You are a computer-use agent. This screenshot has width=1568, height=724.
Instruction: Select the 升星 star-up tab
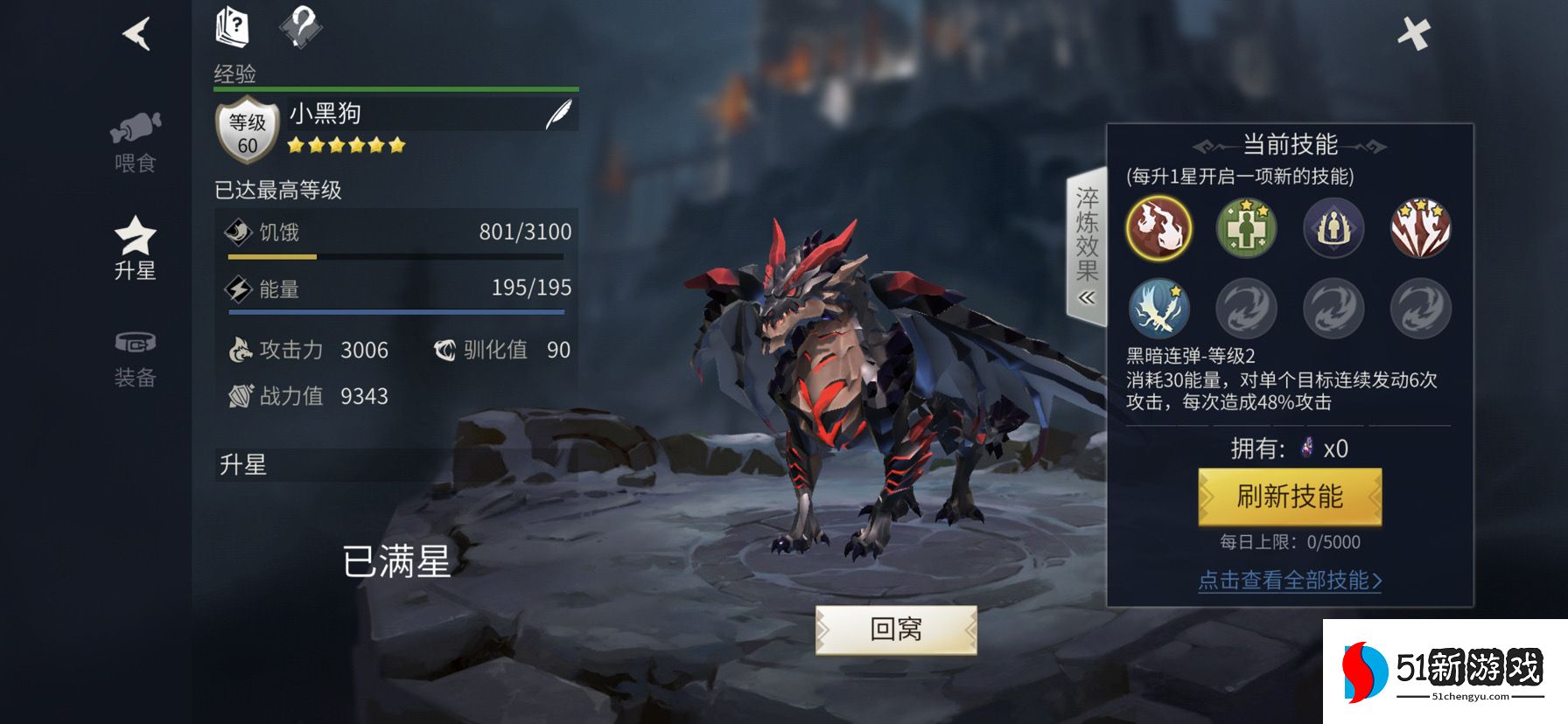(136, 247)
